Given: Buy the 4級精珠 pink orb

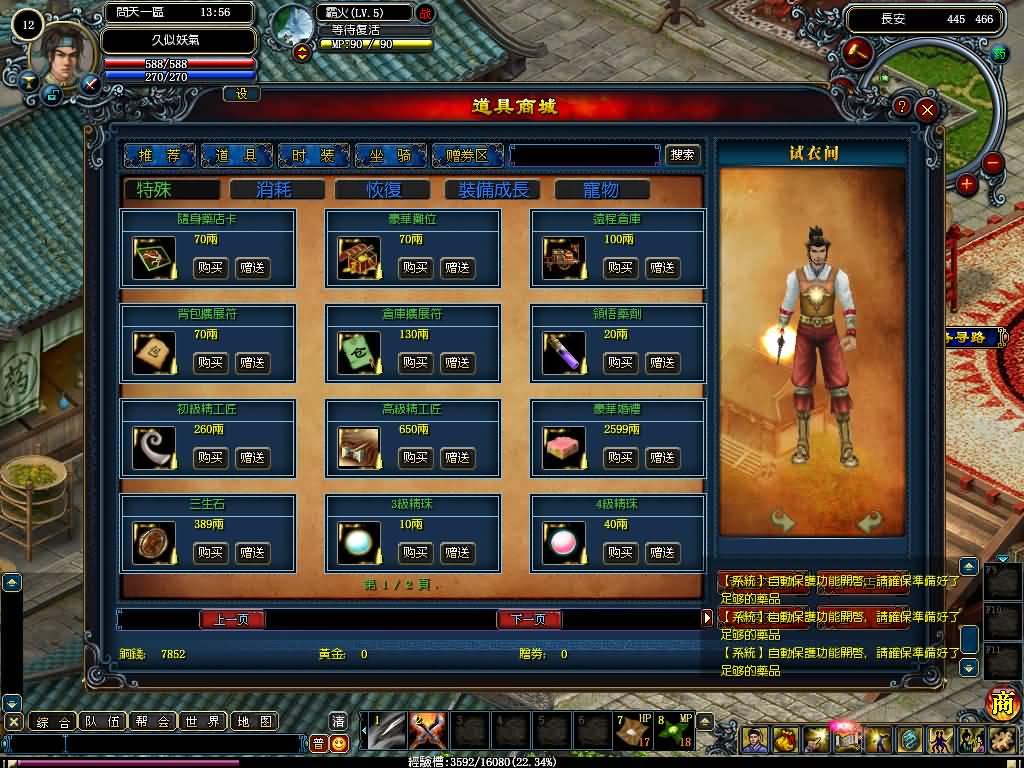Looking at the screenshot, I should 620,552.
